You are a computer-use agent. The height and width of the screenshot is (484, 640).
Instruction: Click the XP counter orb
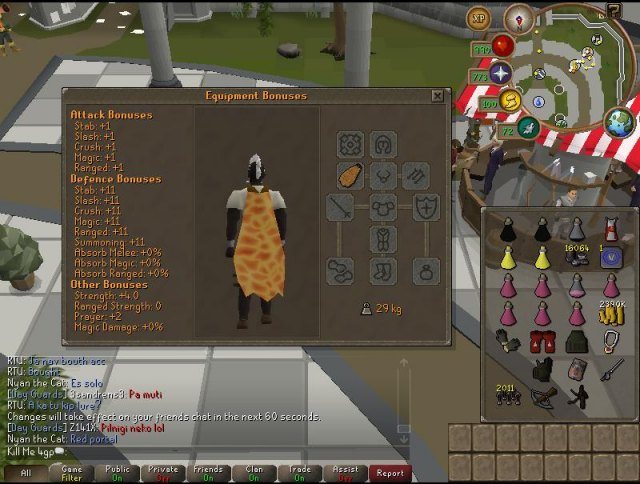click(x=478, y=18)
